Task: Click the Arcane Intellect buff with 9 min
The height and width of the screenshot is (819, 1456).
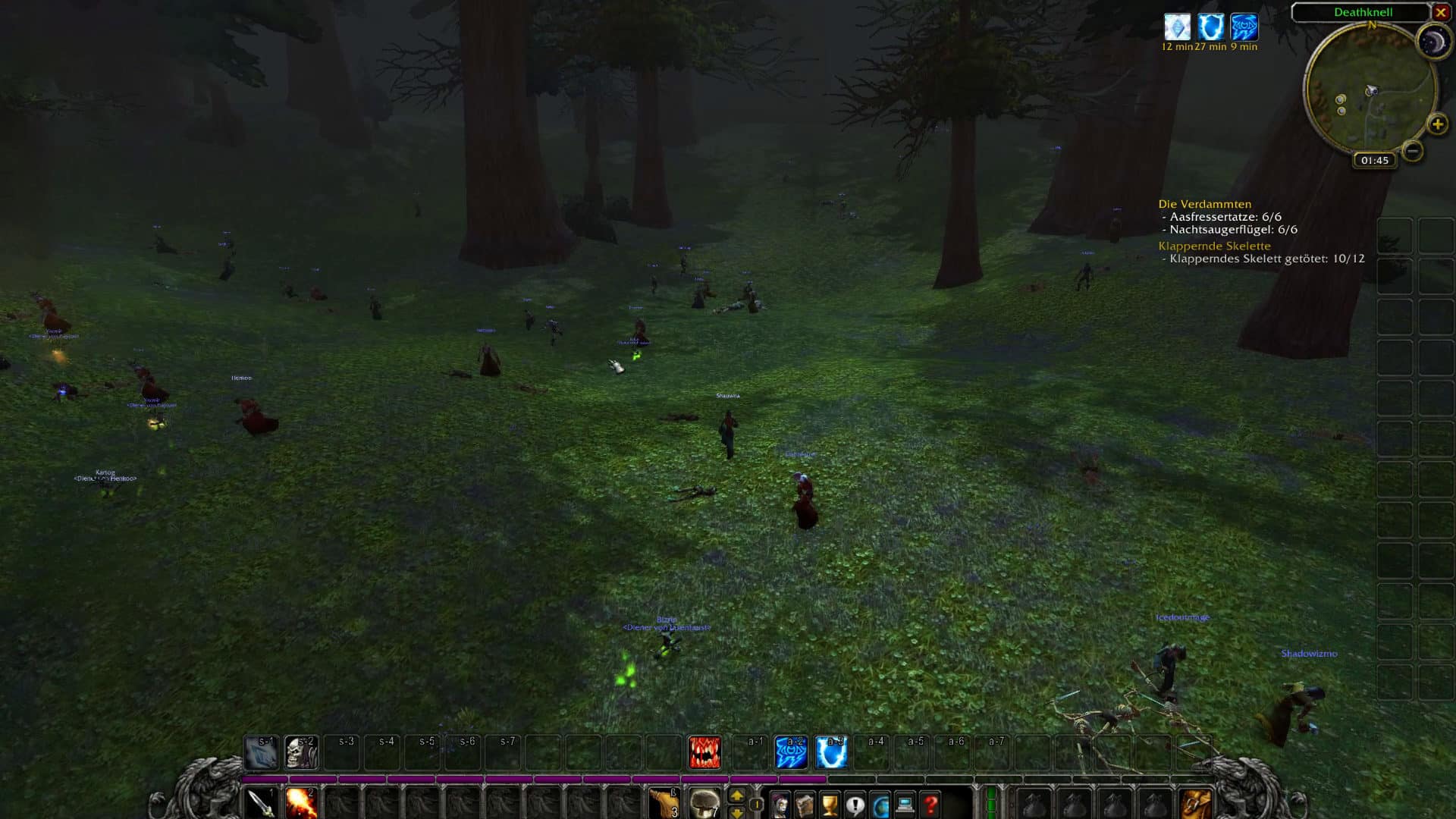Action: 1244,27
